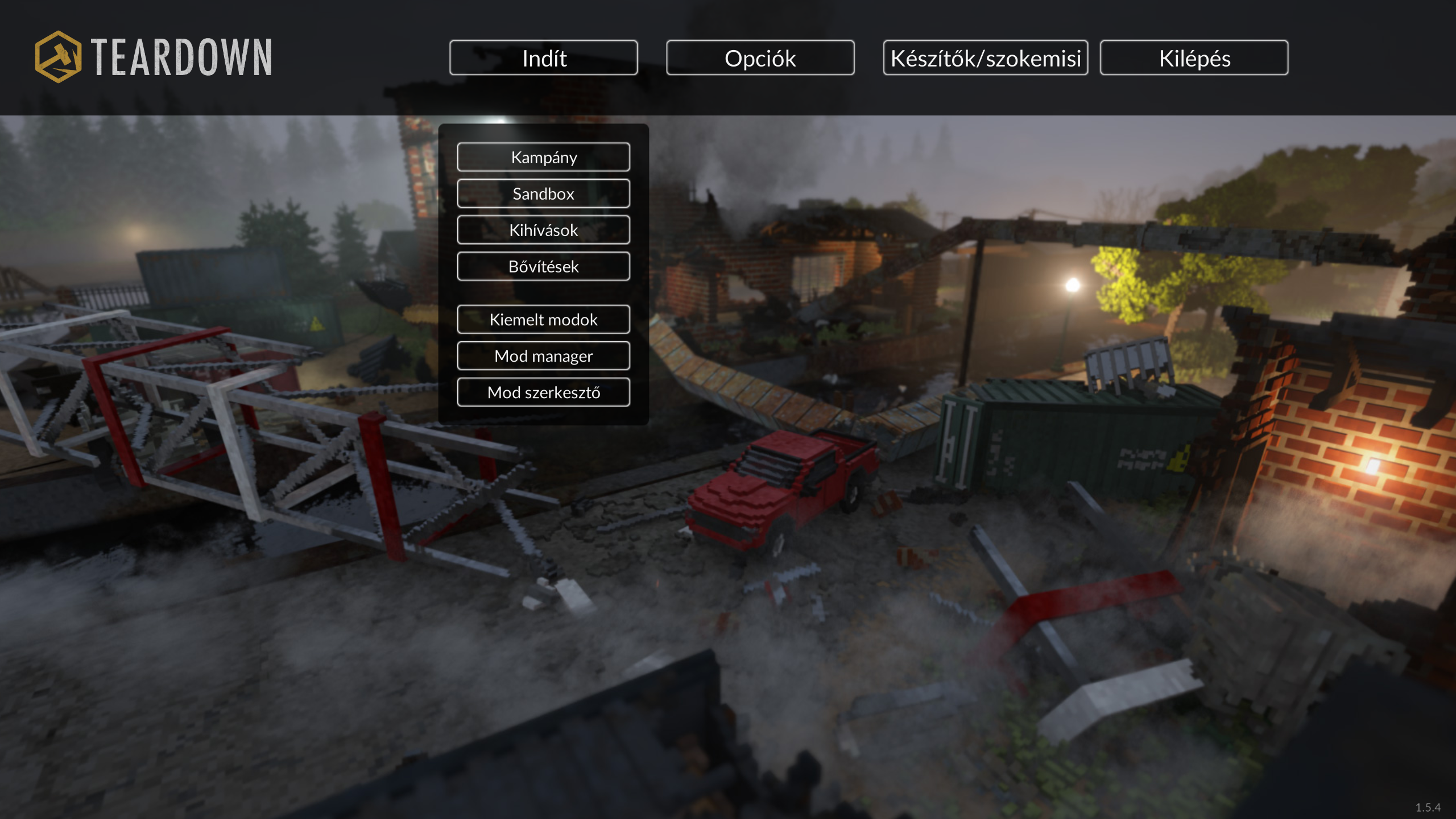Open the Mod manager

coord(543,355)
